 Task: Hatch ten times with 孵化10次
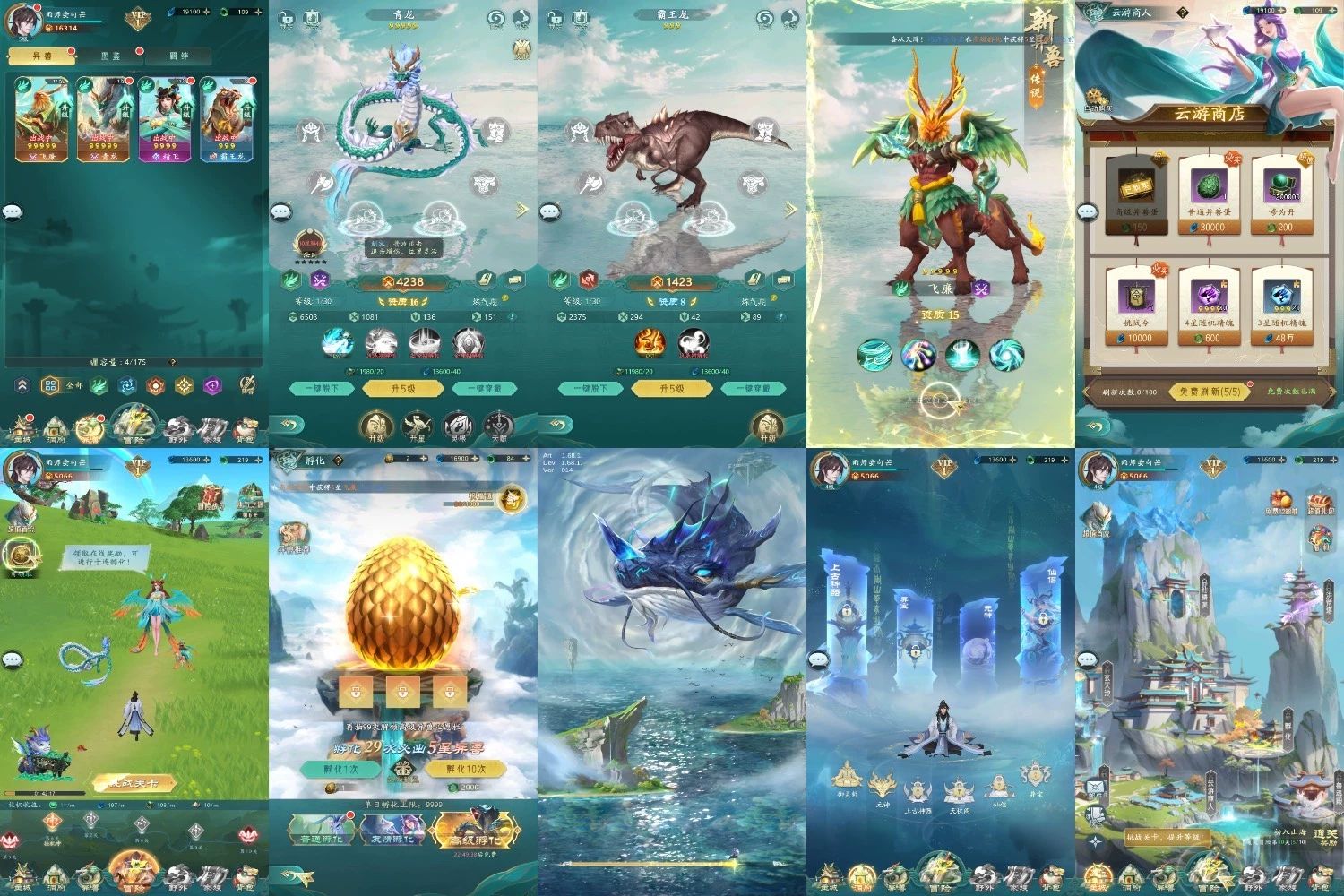(x=465, y=769)
